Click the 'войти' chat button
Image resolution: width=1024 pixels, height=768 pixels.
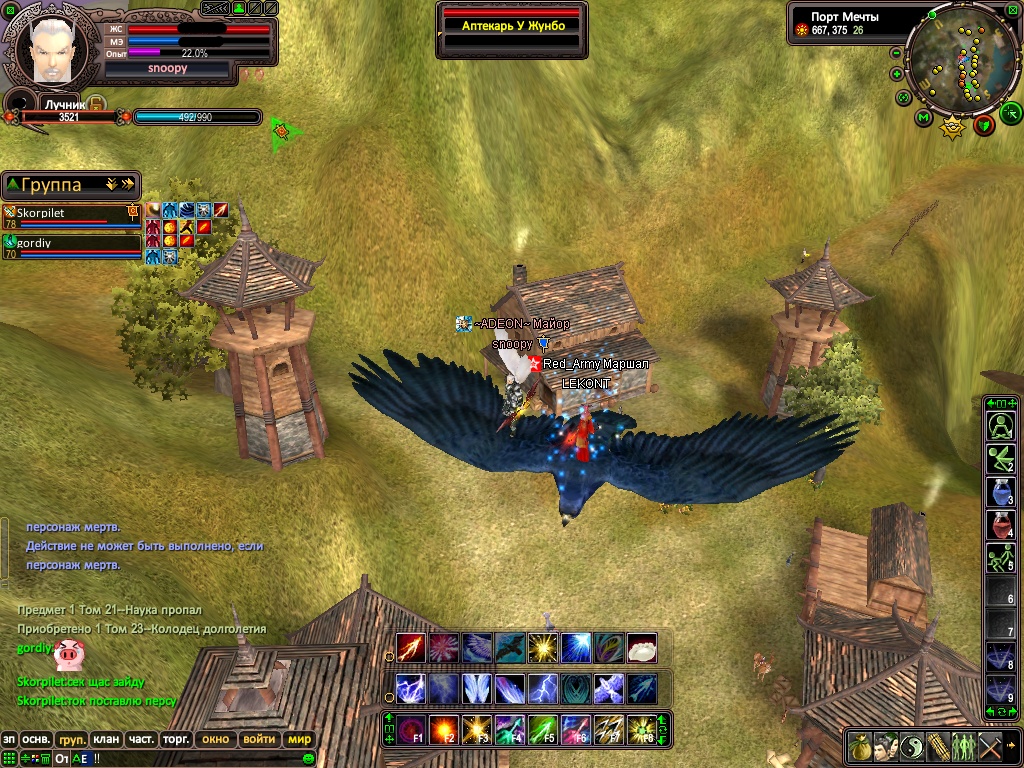tap(259, 739)
